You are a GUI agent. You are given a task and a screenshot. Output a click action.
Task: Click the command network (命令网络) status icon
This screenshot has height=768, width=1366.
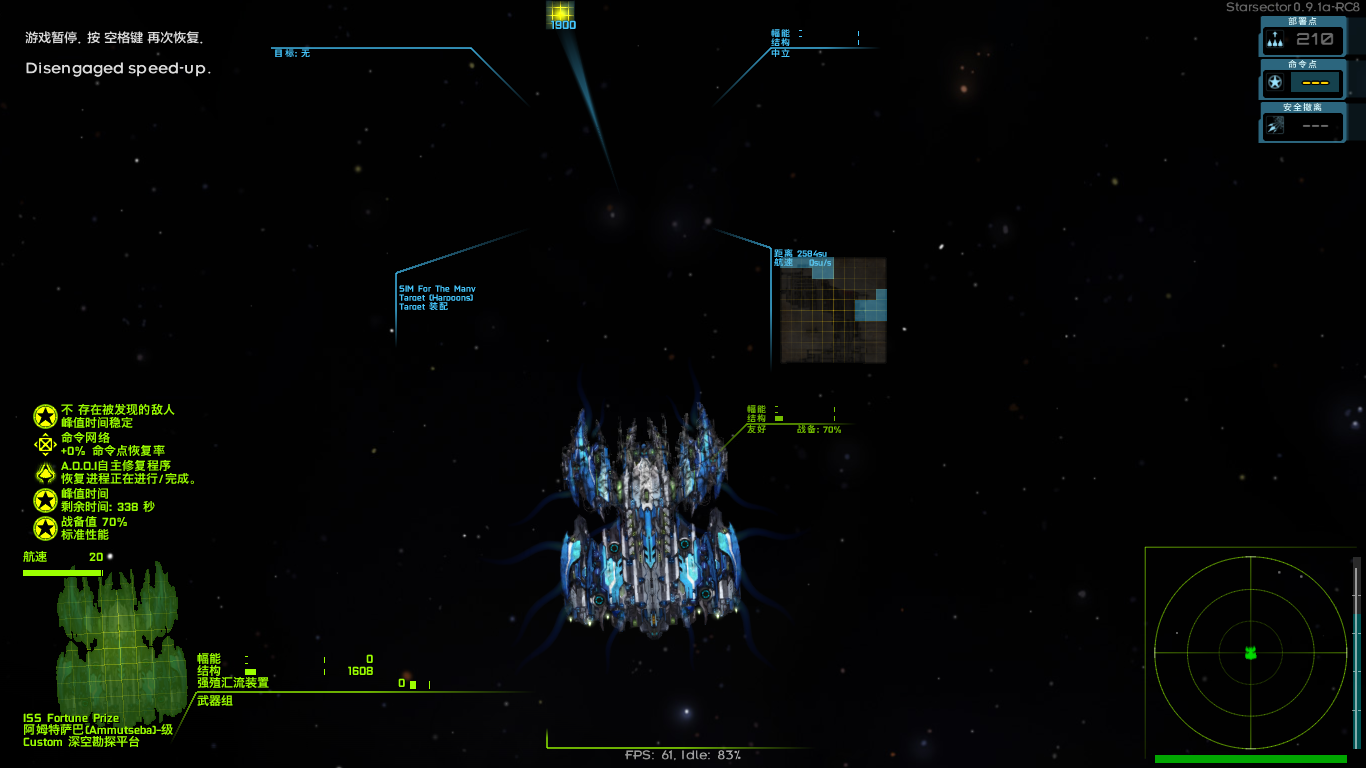45,445
